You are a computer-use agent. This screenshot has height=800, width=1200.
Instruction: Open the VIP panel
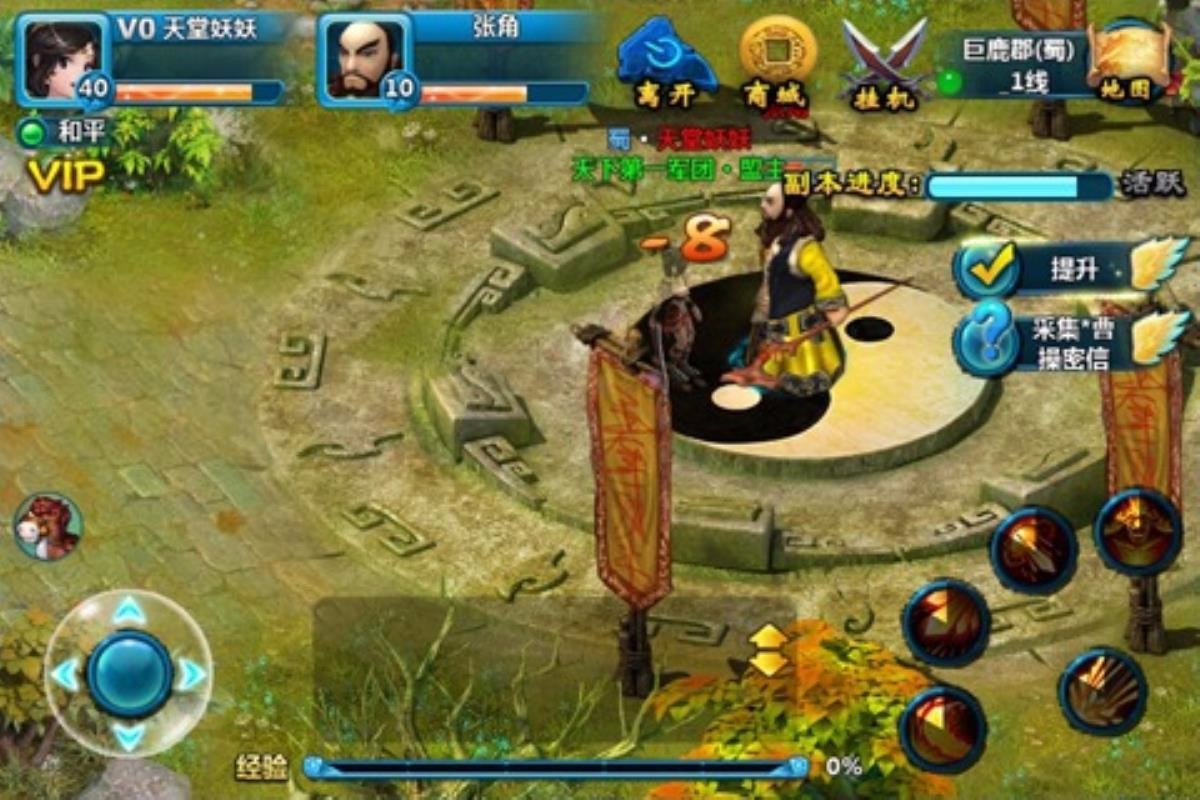pos(66,177)
